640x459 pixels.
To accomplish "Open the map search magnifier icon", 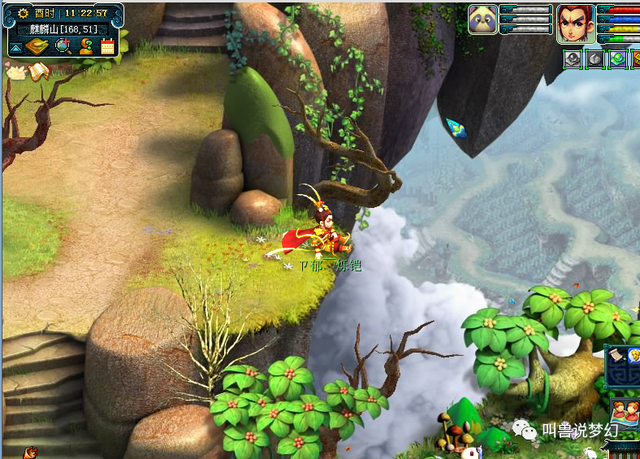I will pyautogui.click(x=62, y=46).
